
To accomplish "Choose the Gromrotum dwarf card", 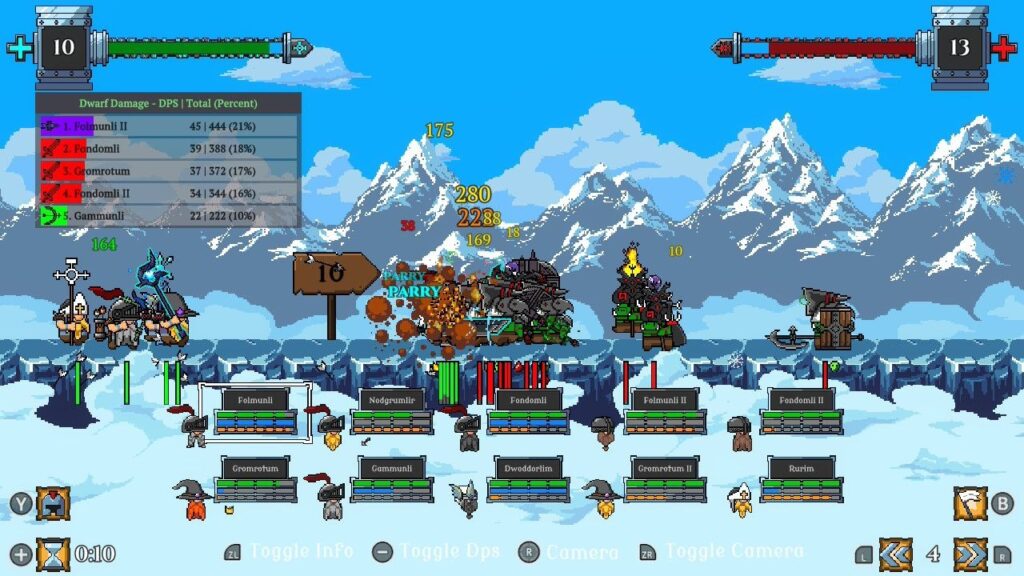I will 255,478.
